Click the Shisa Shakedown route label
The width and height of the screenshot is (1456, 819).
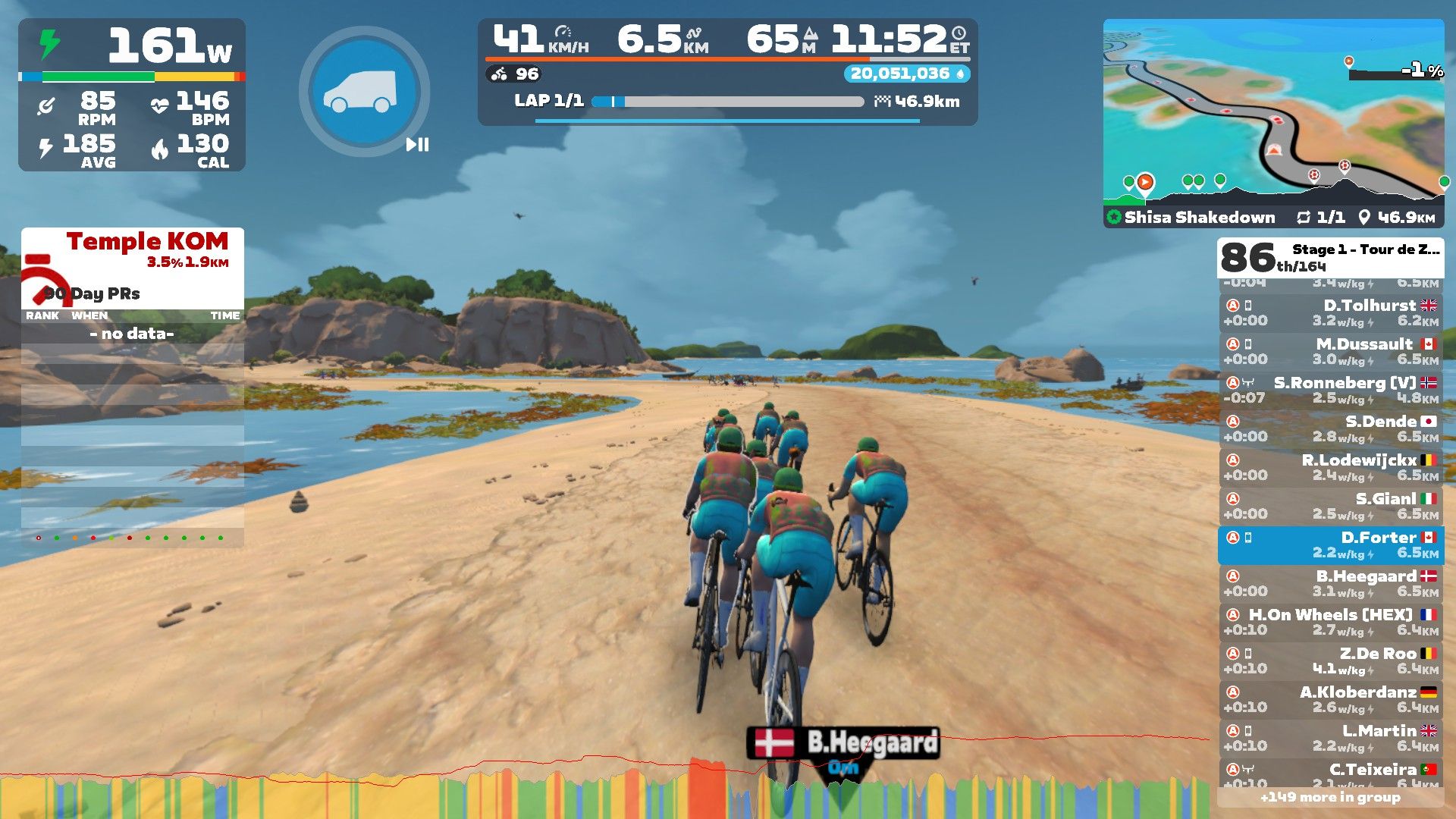click(1198, 218)
